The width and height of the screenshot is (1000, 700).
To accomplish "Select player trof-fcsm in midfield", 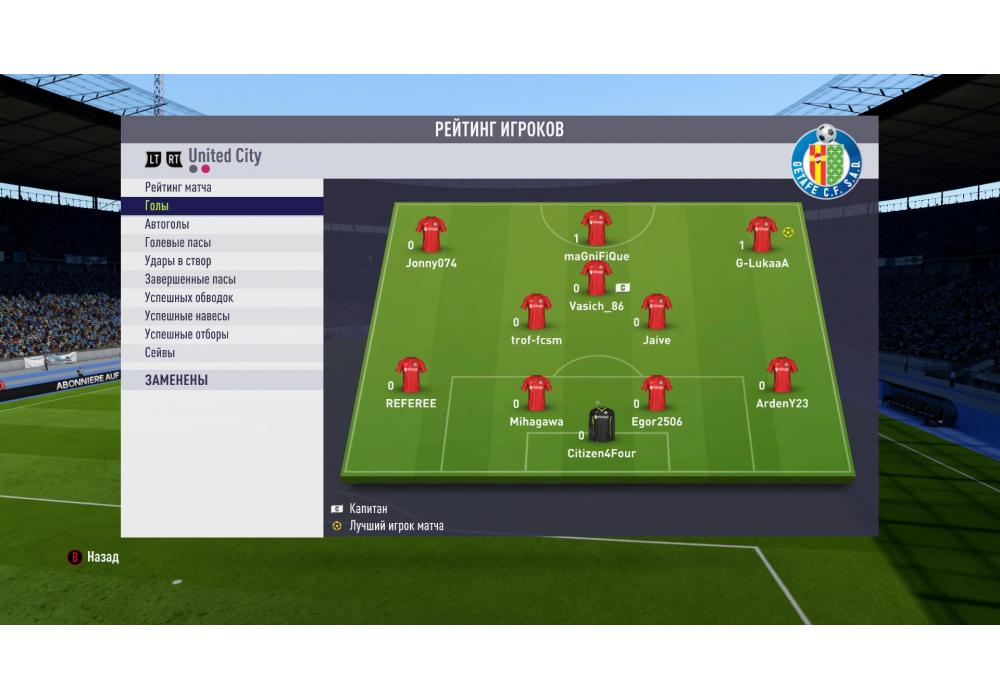I will [x=536, y=312].
